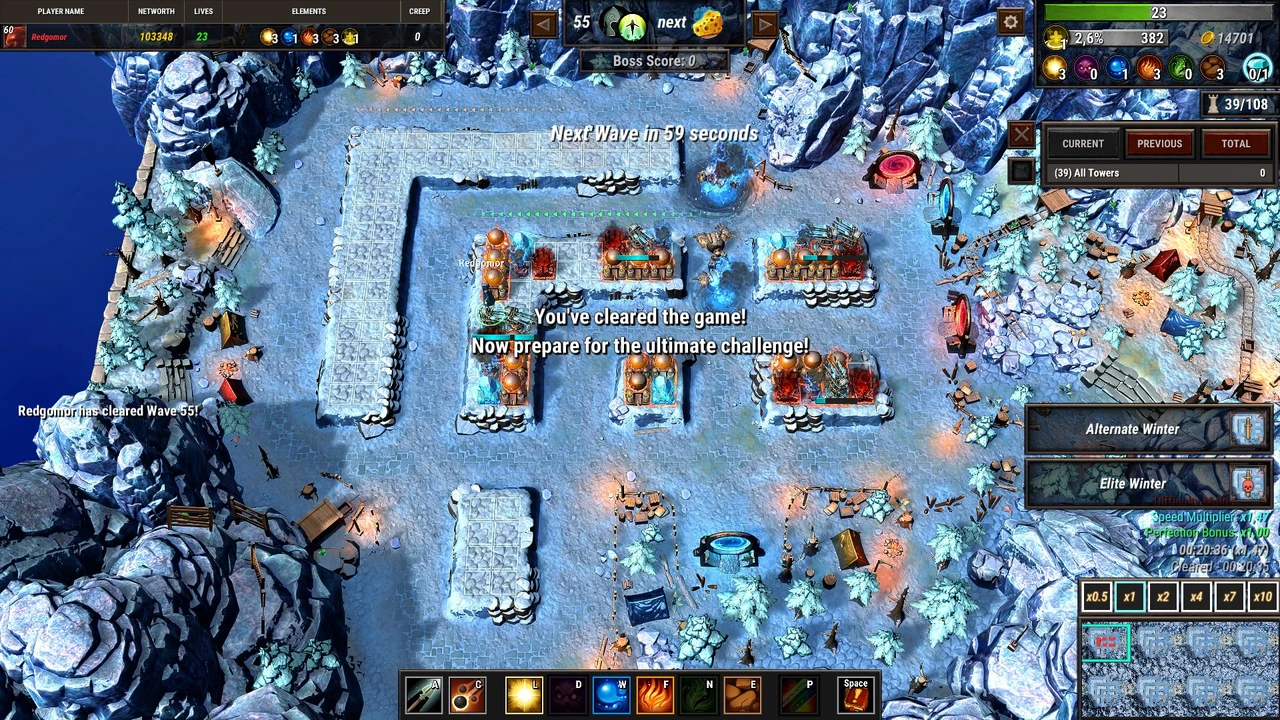1280x720 pixels.
Task: Select the Nature element tower icon
Action: tap(700, 693)
